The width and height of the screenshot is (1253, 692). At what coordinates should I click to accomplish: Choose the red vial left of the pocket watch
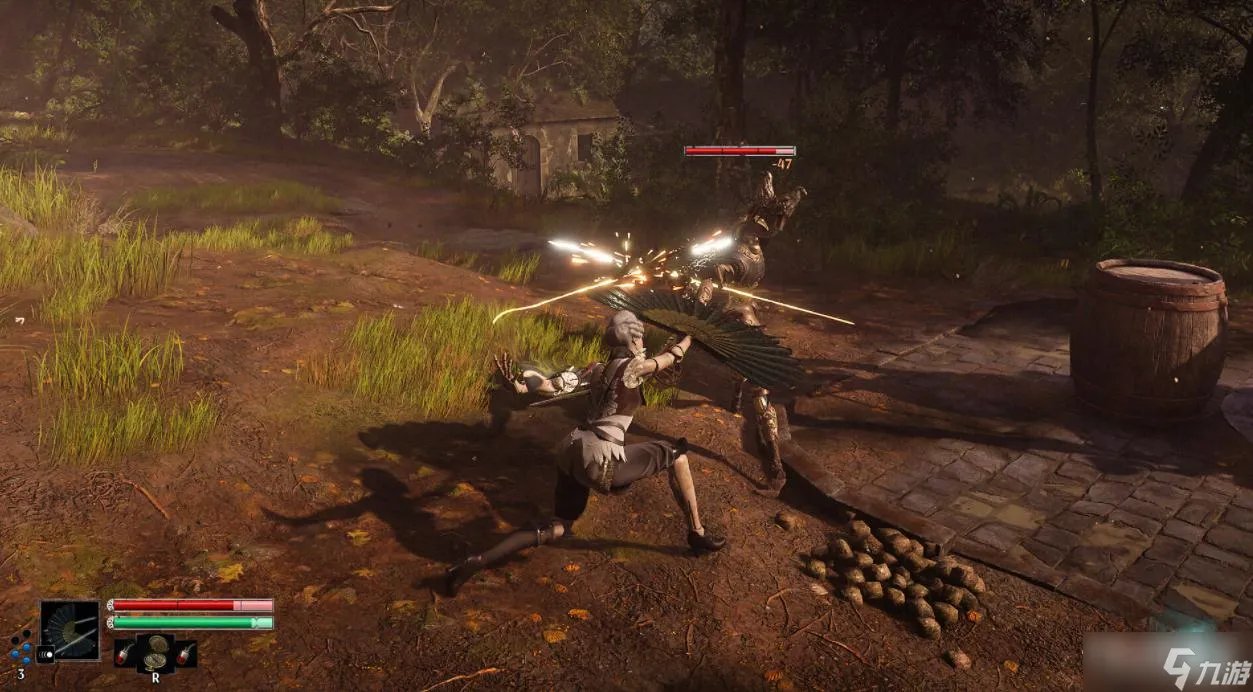[123, 654]
